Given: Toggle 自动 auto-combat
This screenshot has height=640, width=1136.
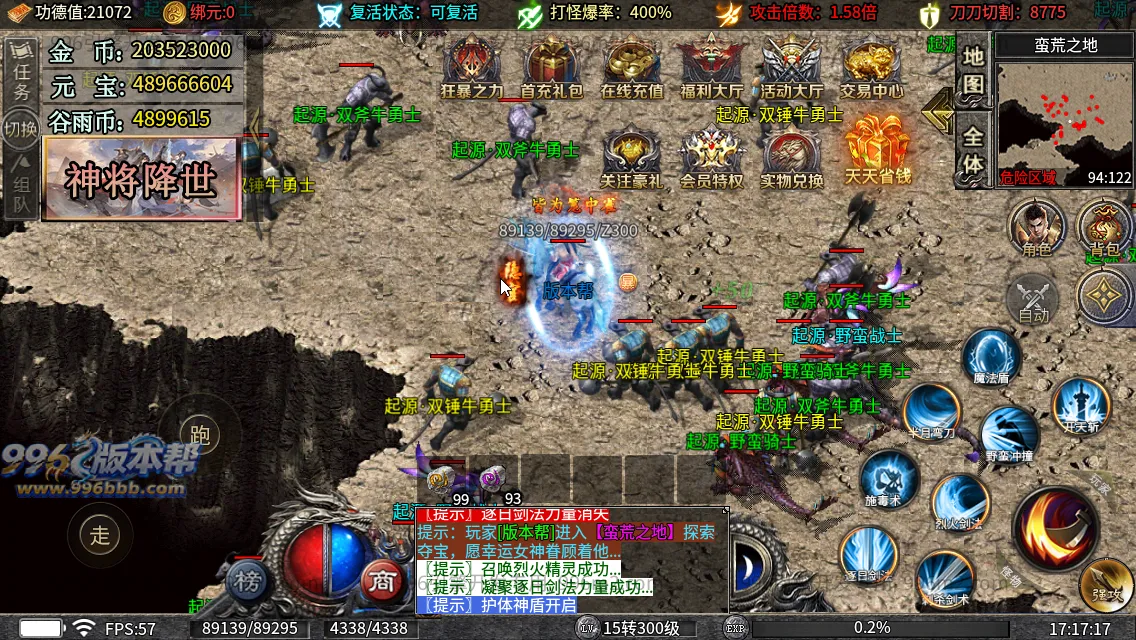Looking at the screenshot, I should [x=1033, y=299].
